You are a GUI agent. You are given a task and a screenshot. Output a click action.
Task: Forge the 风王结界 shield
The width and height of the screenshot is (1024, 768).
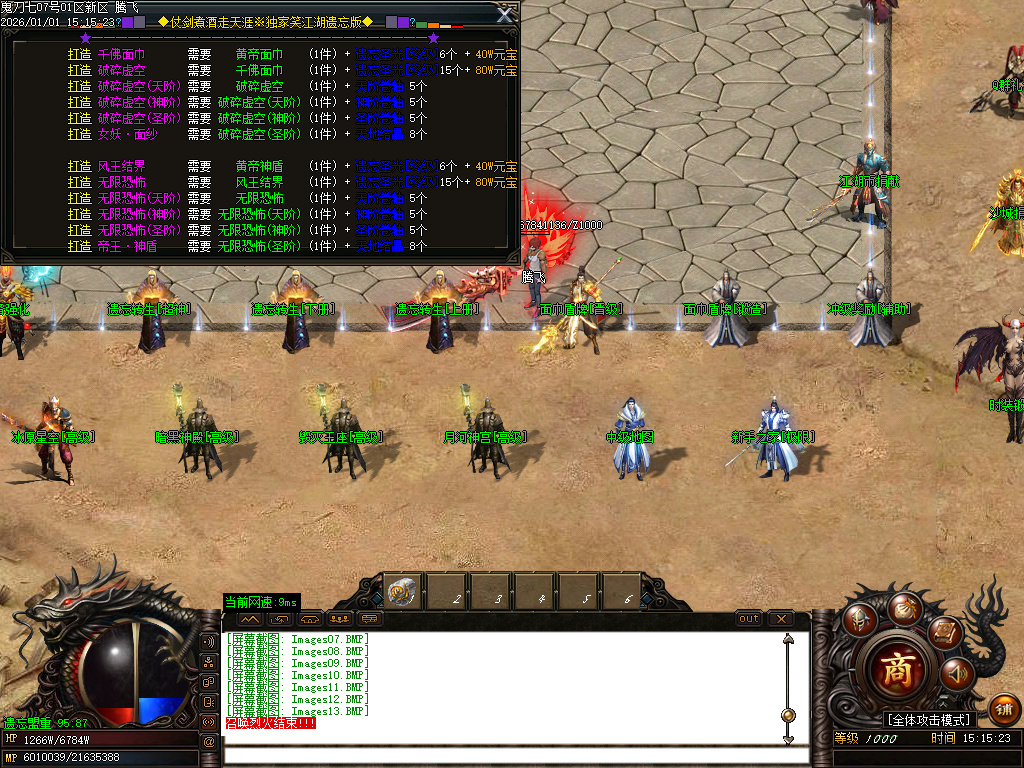click(x=79, y=166)
